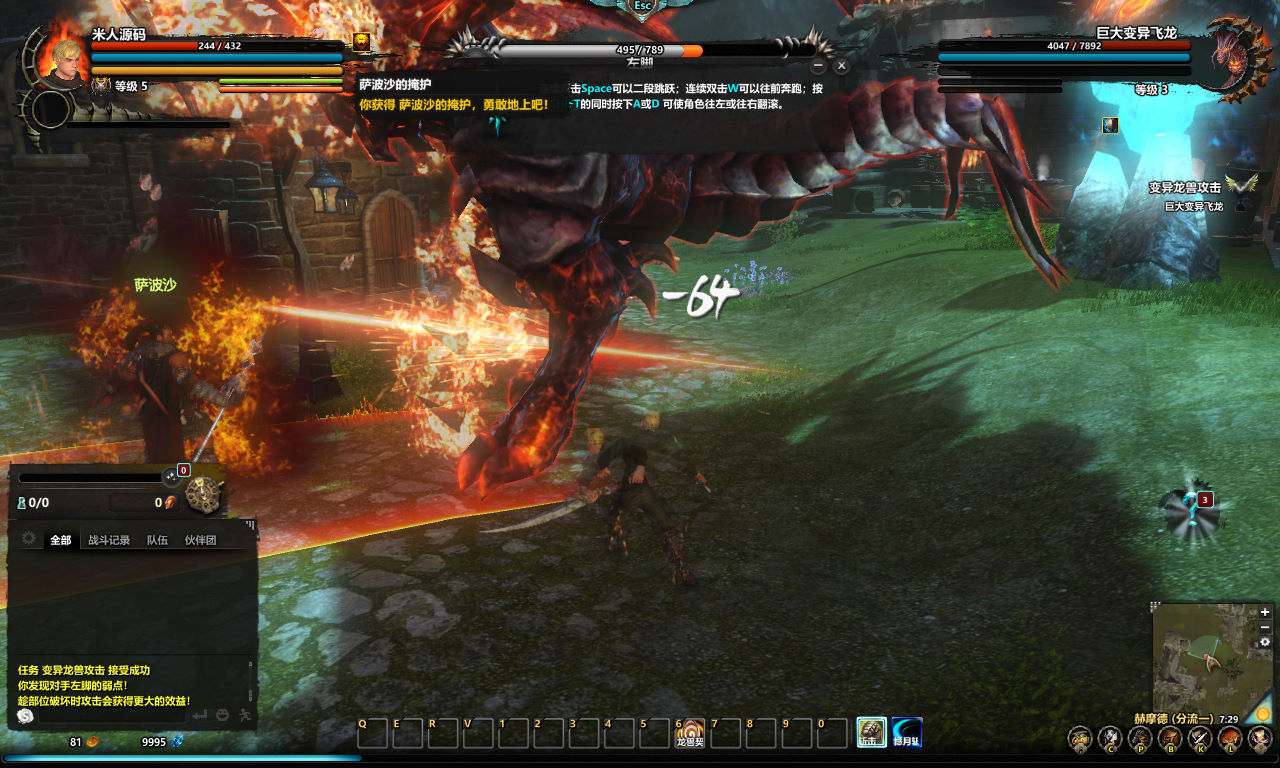The height and width of the screenshot is (768, 1280).
Task: Use the crescent moon skill icon
Action: [906, 733]
